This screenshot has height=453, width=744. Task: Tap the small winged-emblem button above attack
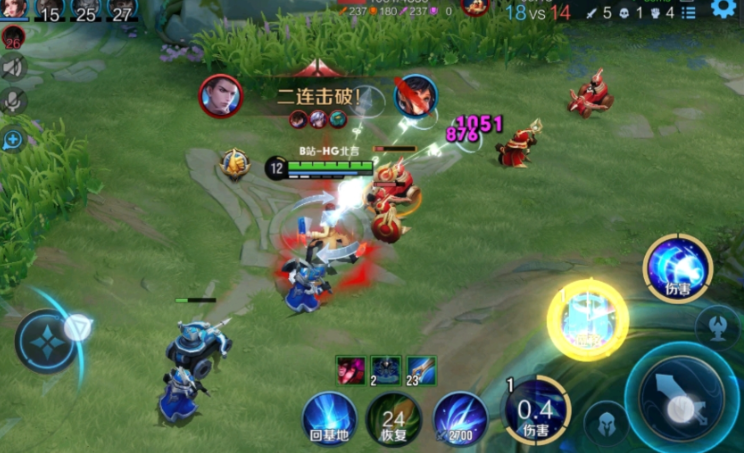point(718,326)
